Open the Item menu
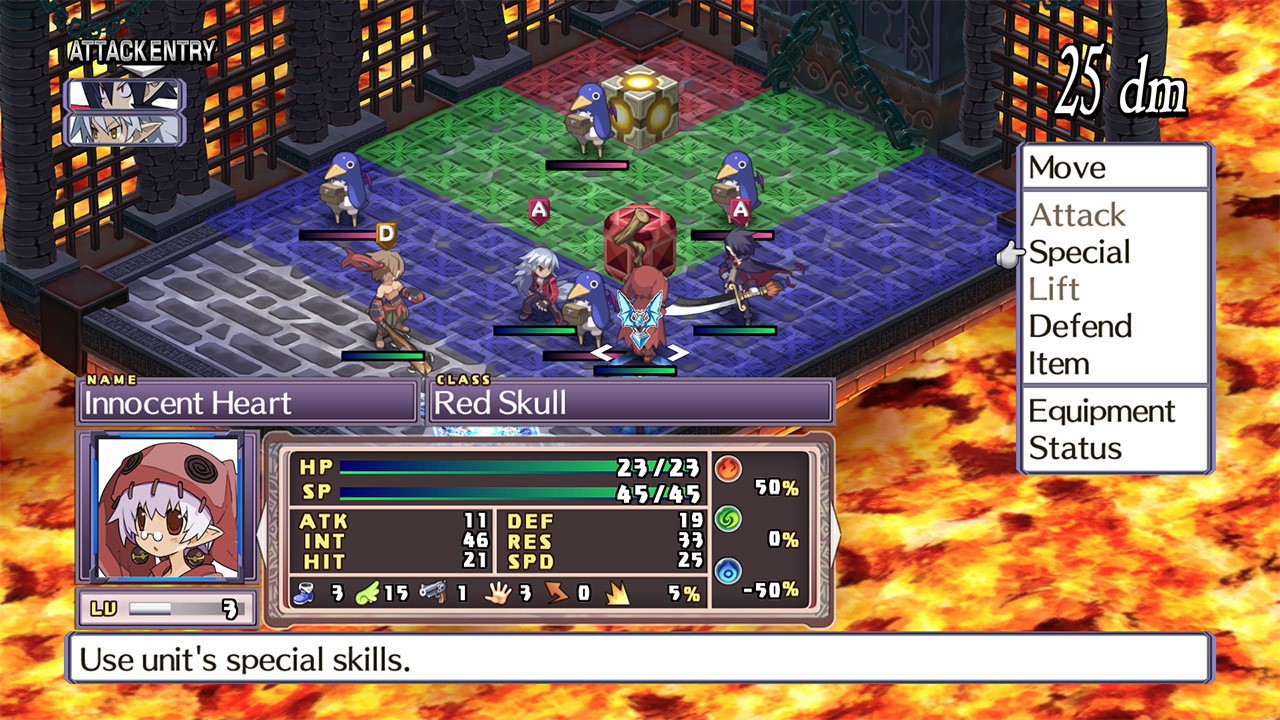Viewport: 1280px width, 720px height. (1058, 363)
